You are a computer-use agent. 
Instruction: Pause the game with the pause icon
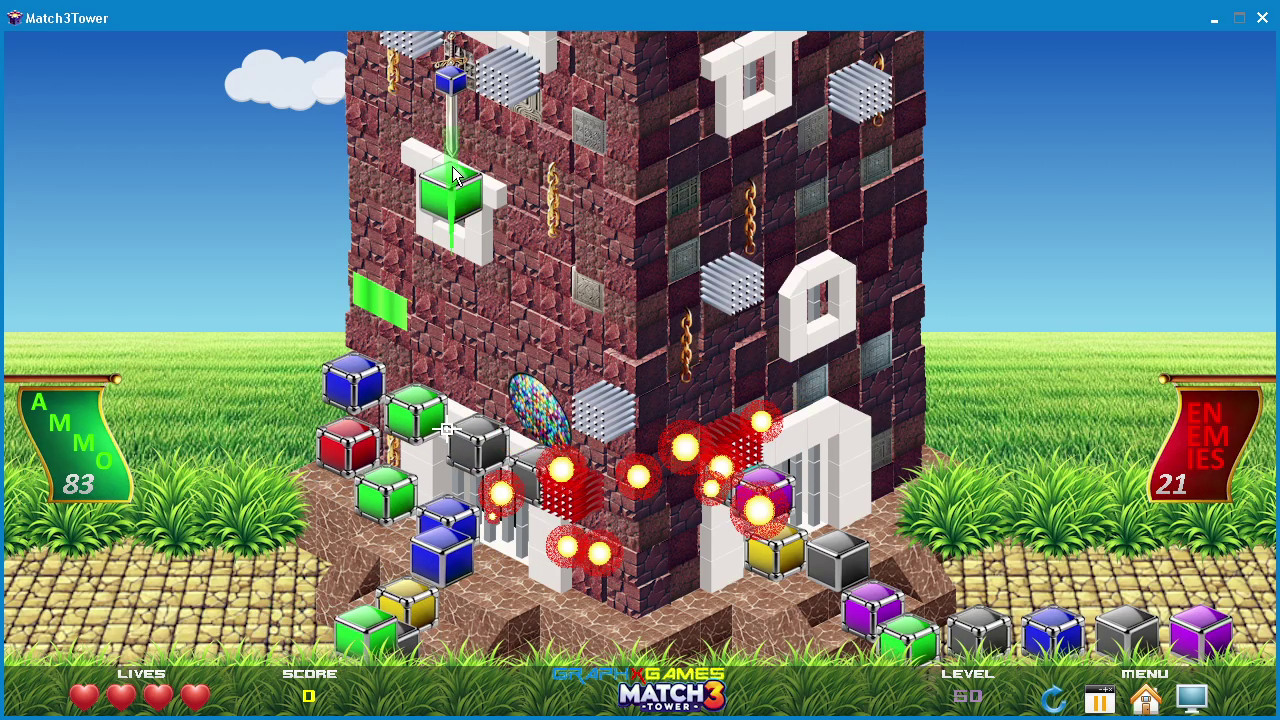(1099, 699)
